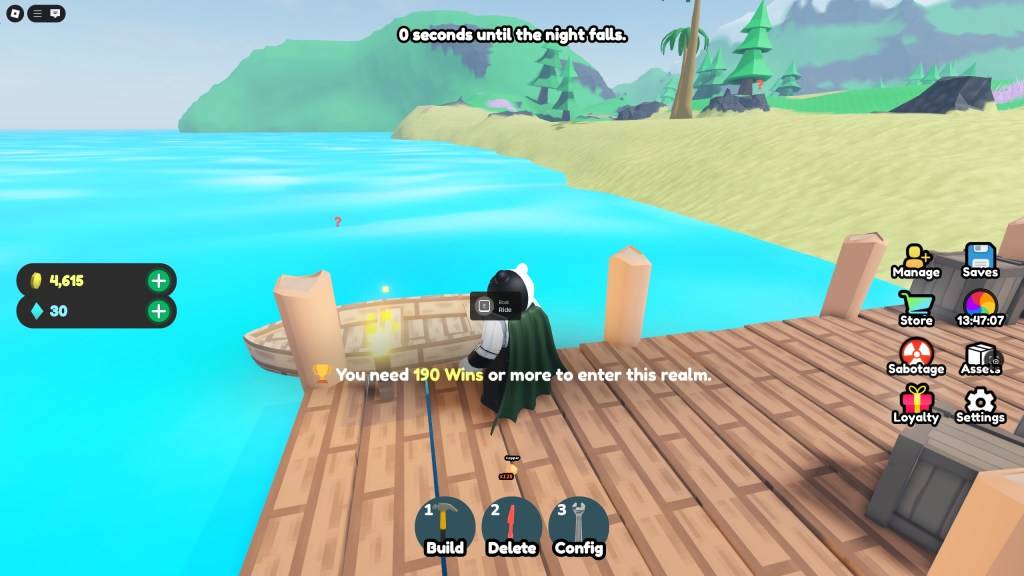Open the Saves menu

[980, 260]
